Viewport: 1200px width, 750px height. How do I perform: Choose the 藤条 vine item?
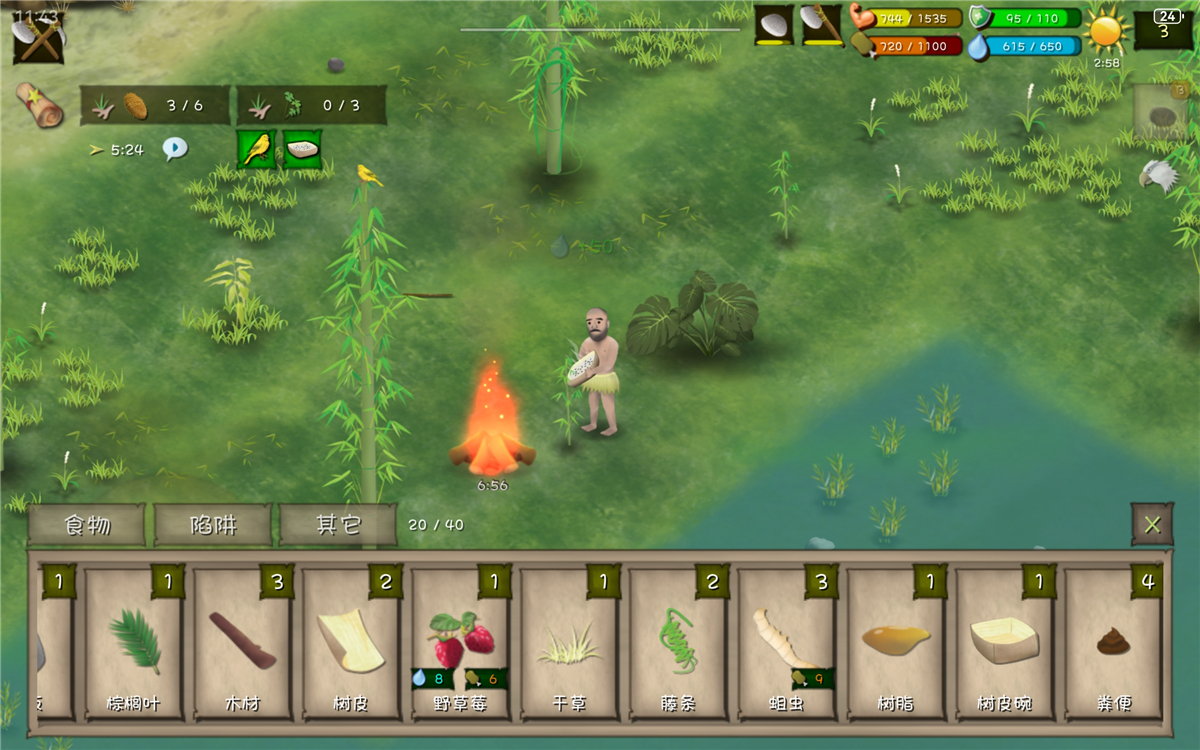point(679,644)
